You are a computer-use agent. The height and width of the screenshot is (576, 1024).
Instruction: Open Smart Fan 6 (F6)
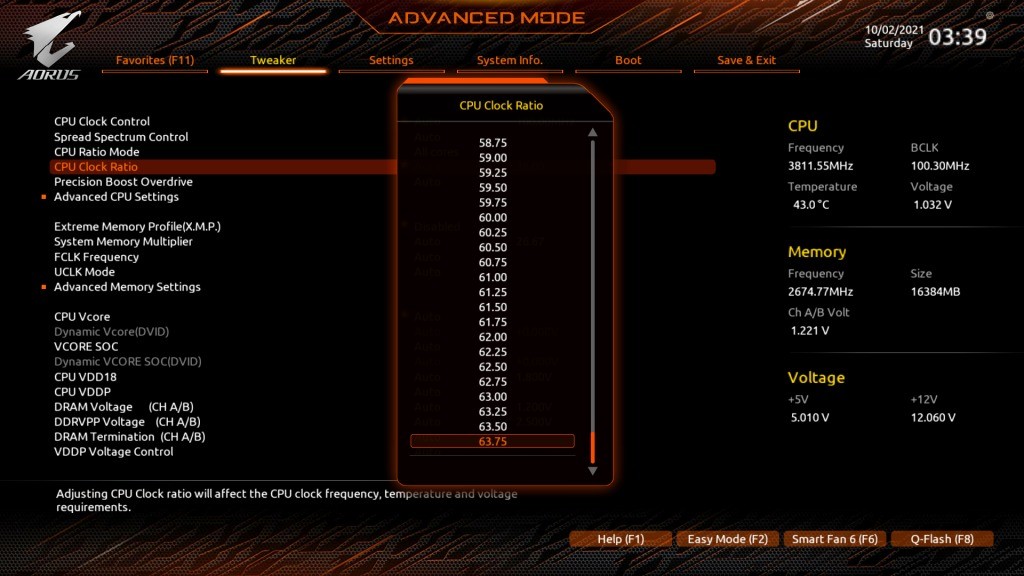pyautogui.click(x=835, y=539)
